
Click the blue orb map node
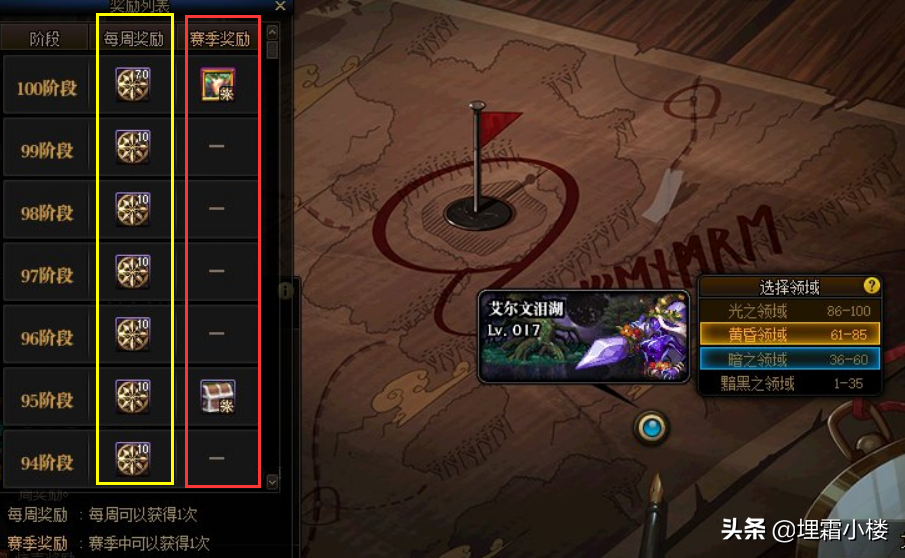tap(653, 428)
